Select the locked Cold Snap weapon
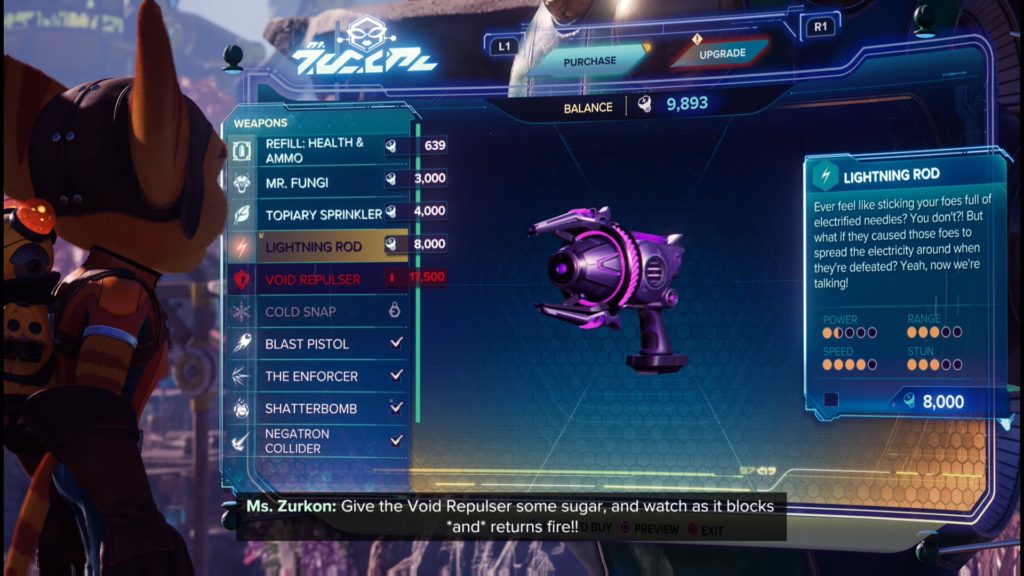1024x576 pixels. [318, 312]
